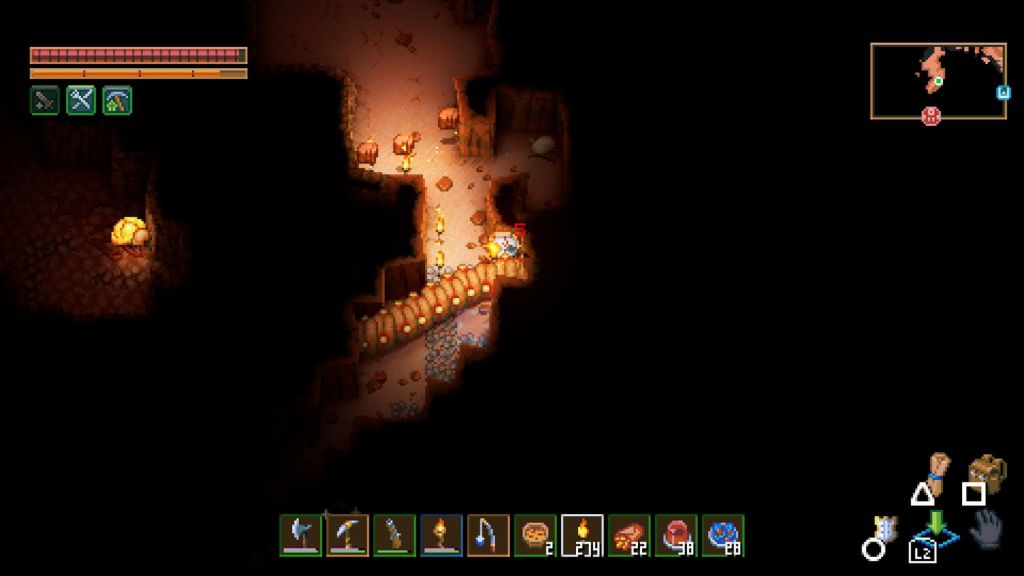Open the backpack inventory icon
The width and height of the screenshot is (1024, 576).
(988, 470)
